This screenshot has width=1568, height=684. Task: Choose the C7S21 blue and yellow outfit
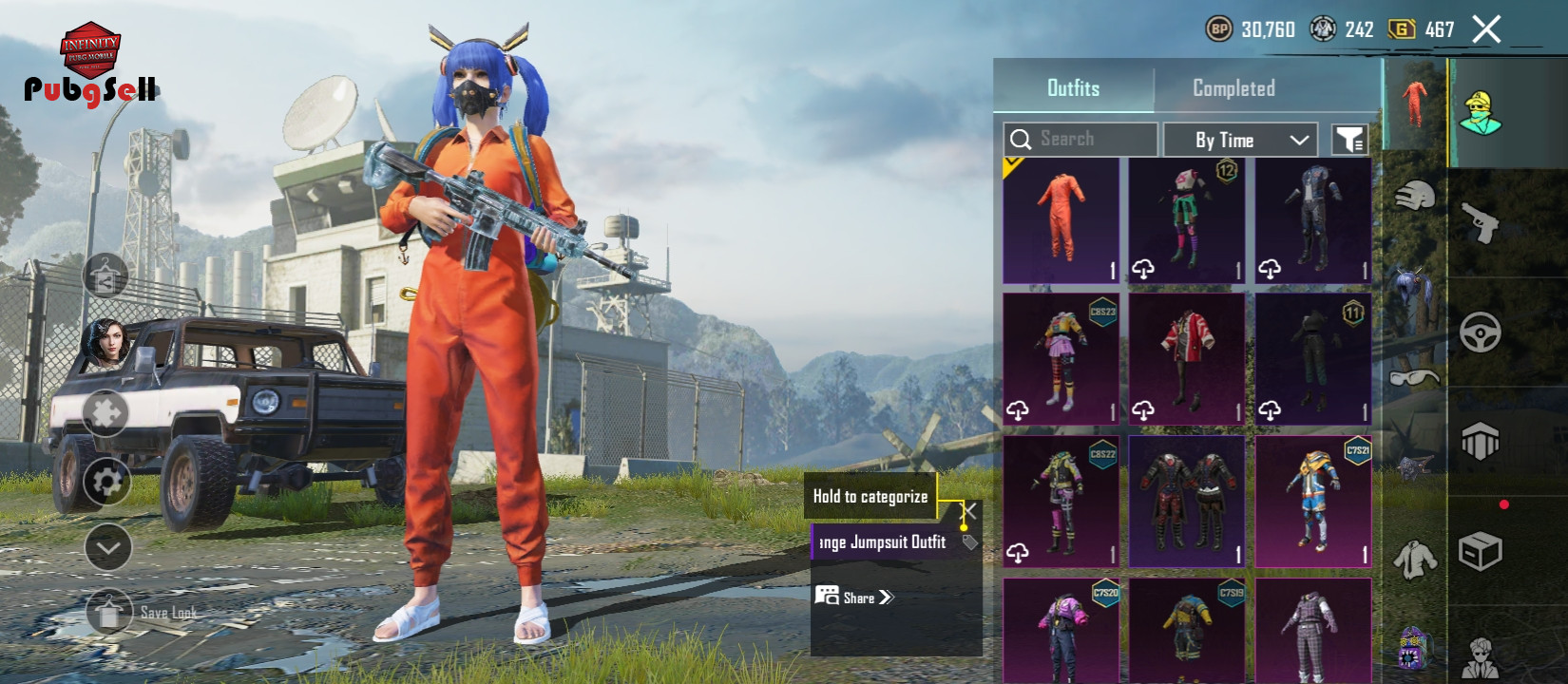coord(1312,501)
